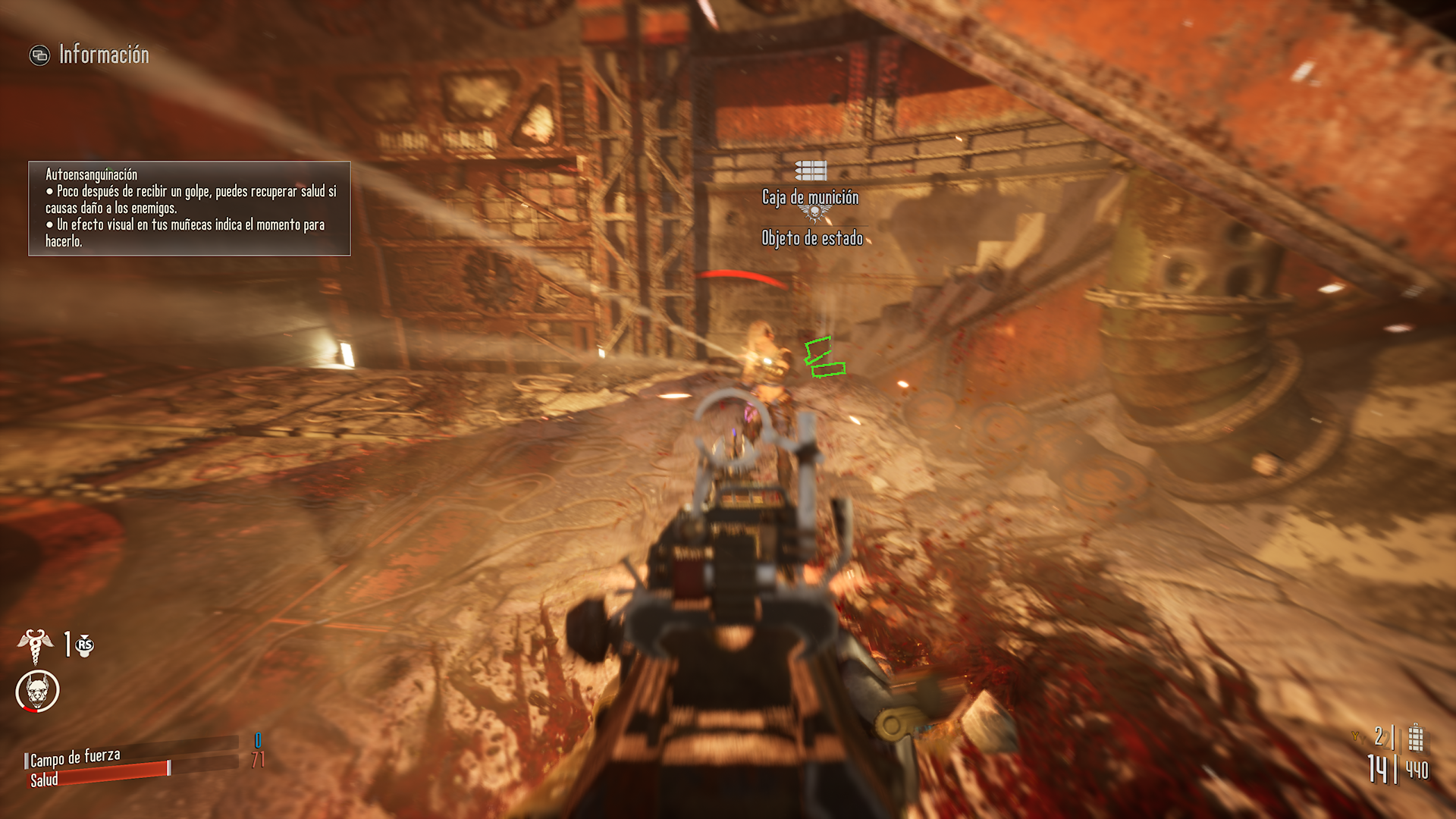This screenshot has height=819, width=1456.
Task: Use the winged caduceus medkit icon
Action: point(35,645)
